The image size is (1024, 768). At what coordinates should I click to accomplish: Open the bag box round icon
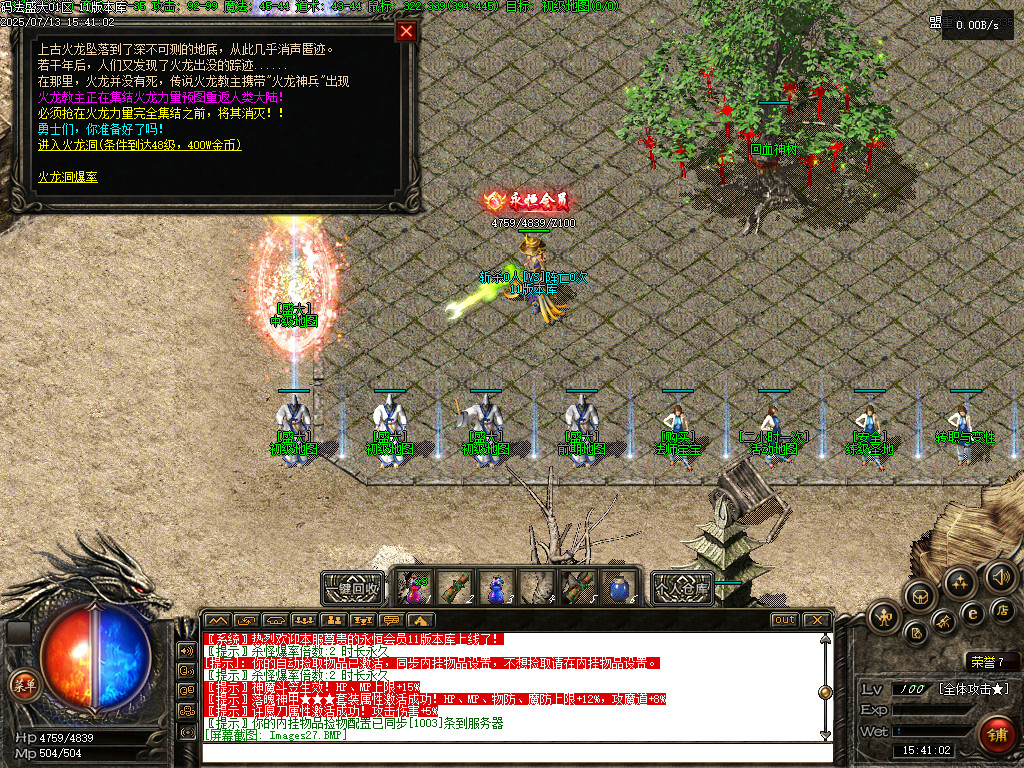(x=919, y=596)
